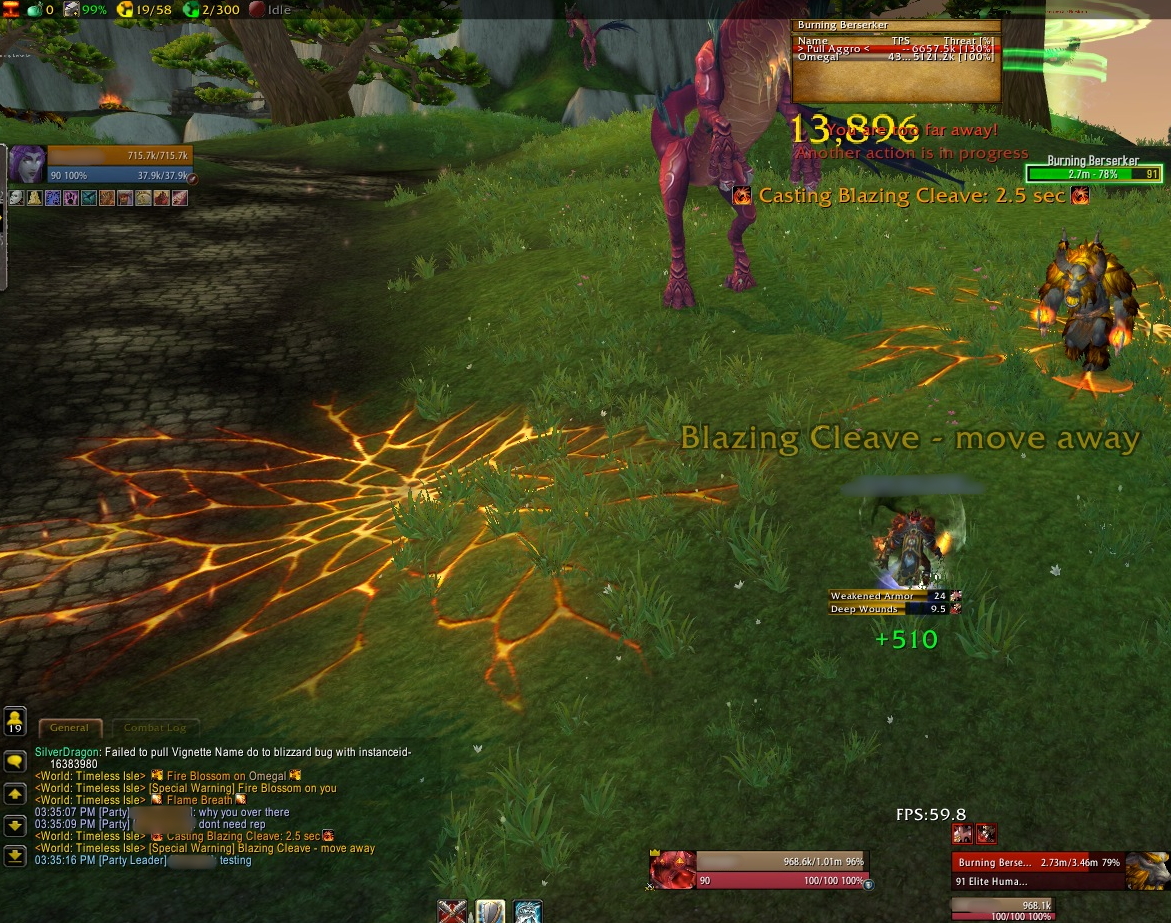This screenshot has height=923, width=1171.
Task: Click the chat single down arrow button
Action: pos(15,825)
